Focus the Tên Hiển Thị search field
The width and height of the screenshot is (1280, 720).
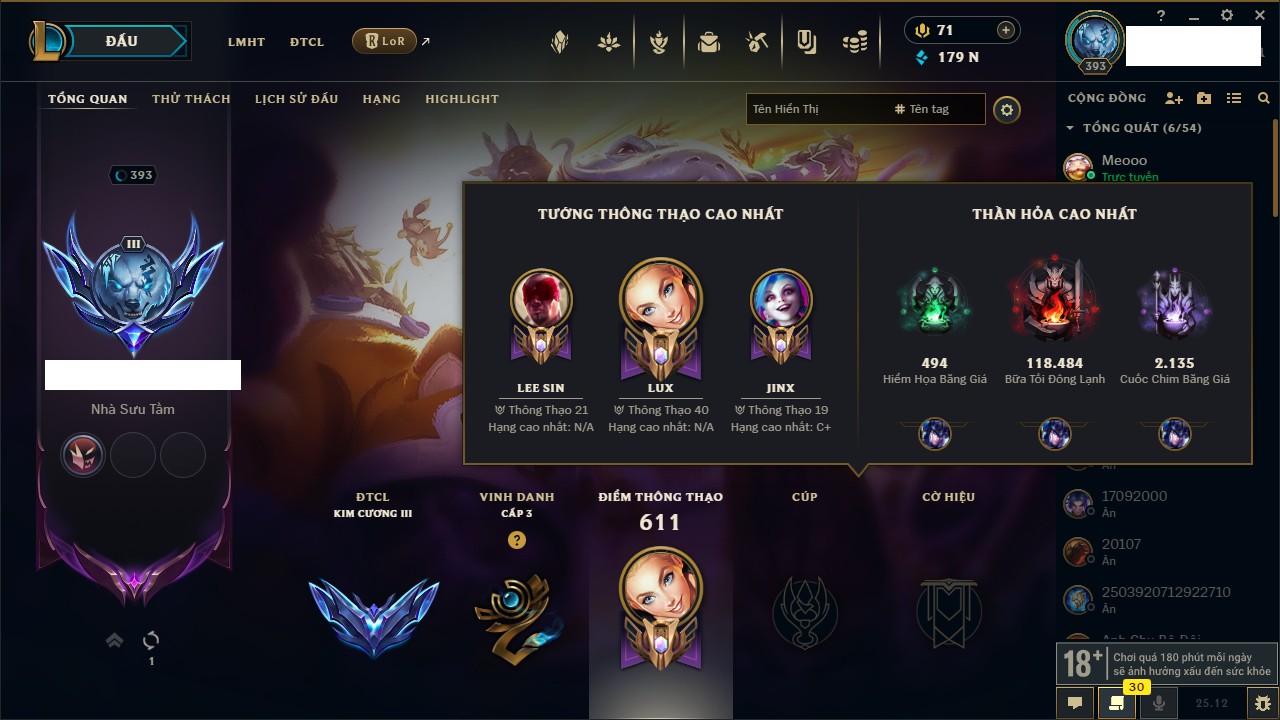point(815,109)
